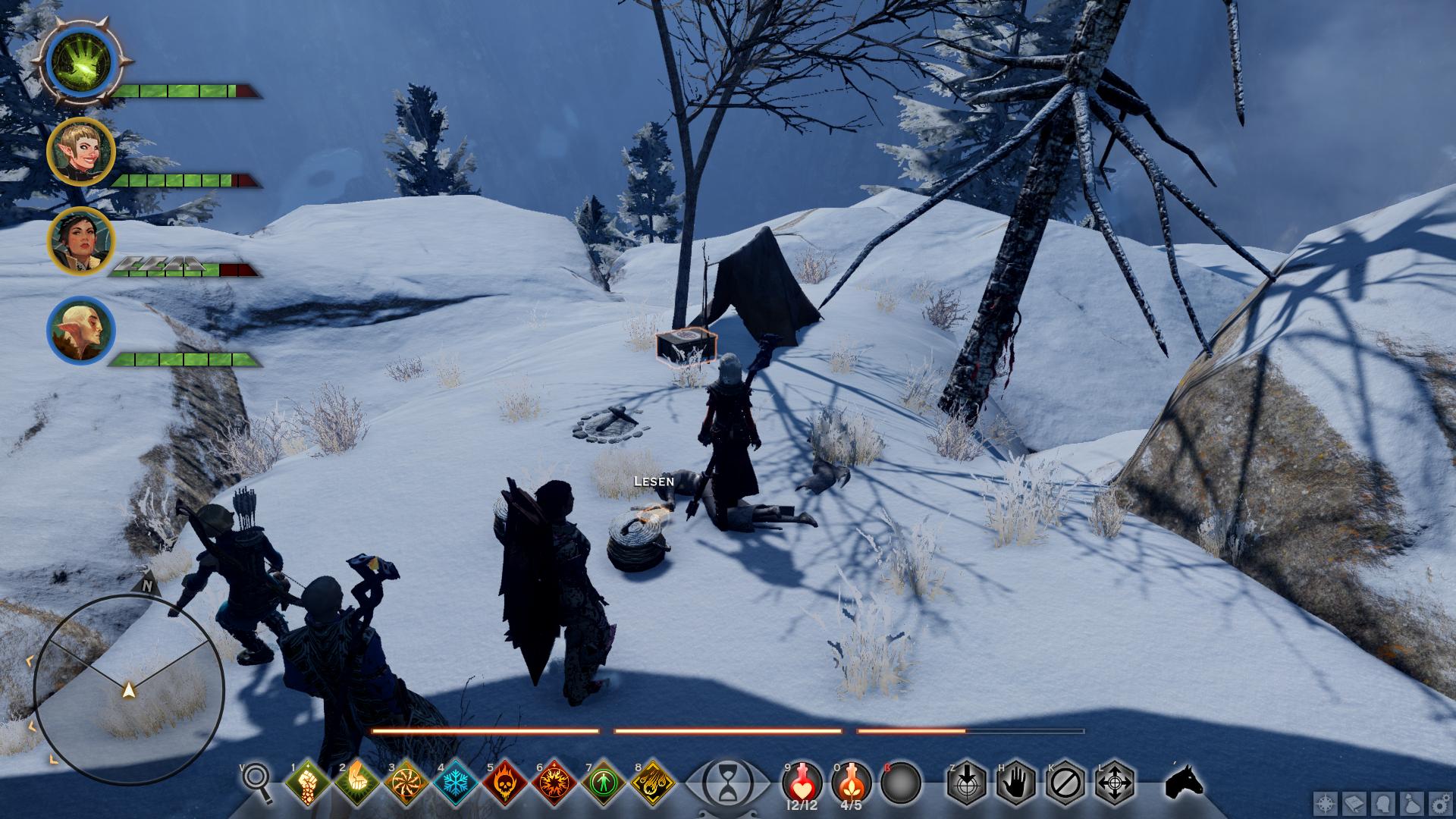Viewport: 1456px width, 819px height.
Task: Drink the red heart health potion
Action: pos(802,781)
